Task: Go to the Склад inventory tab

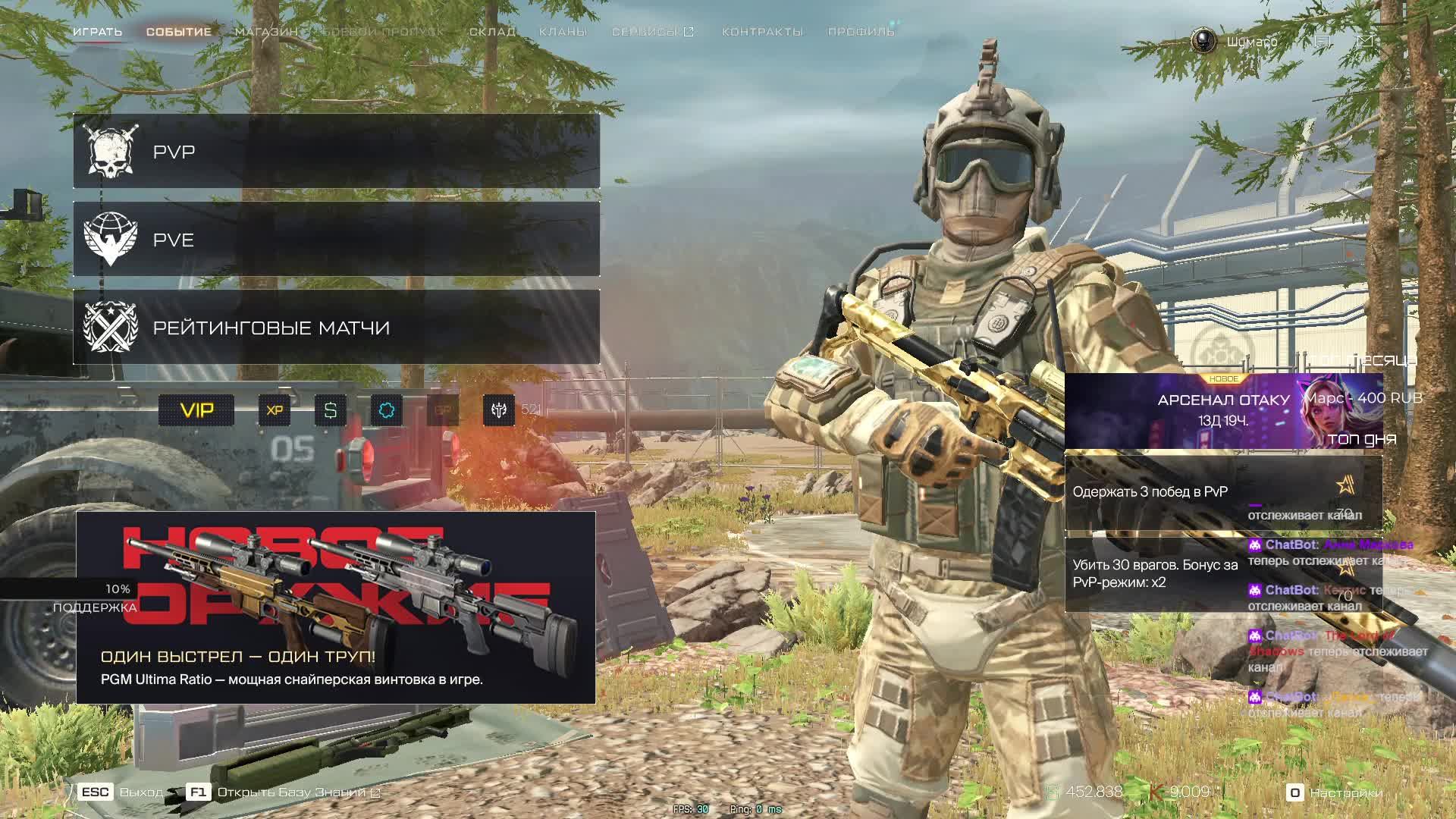Action: 492,32
